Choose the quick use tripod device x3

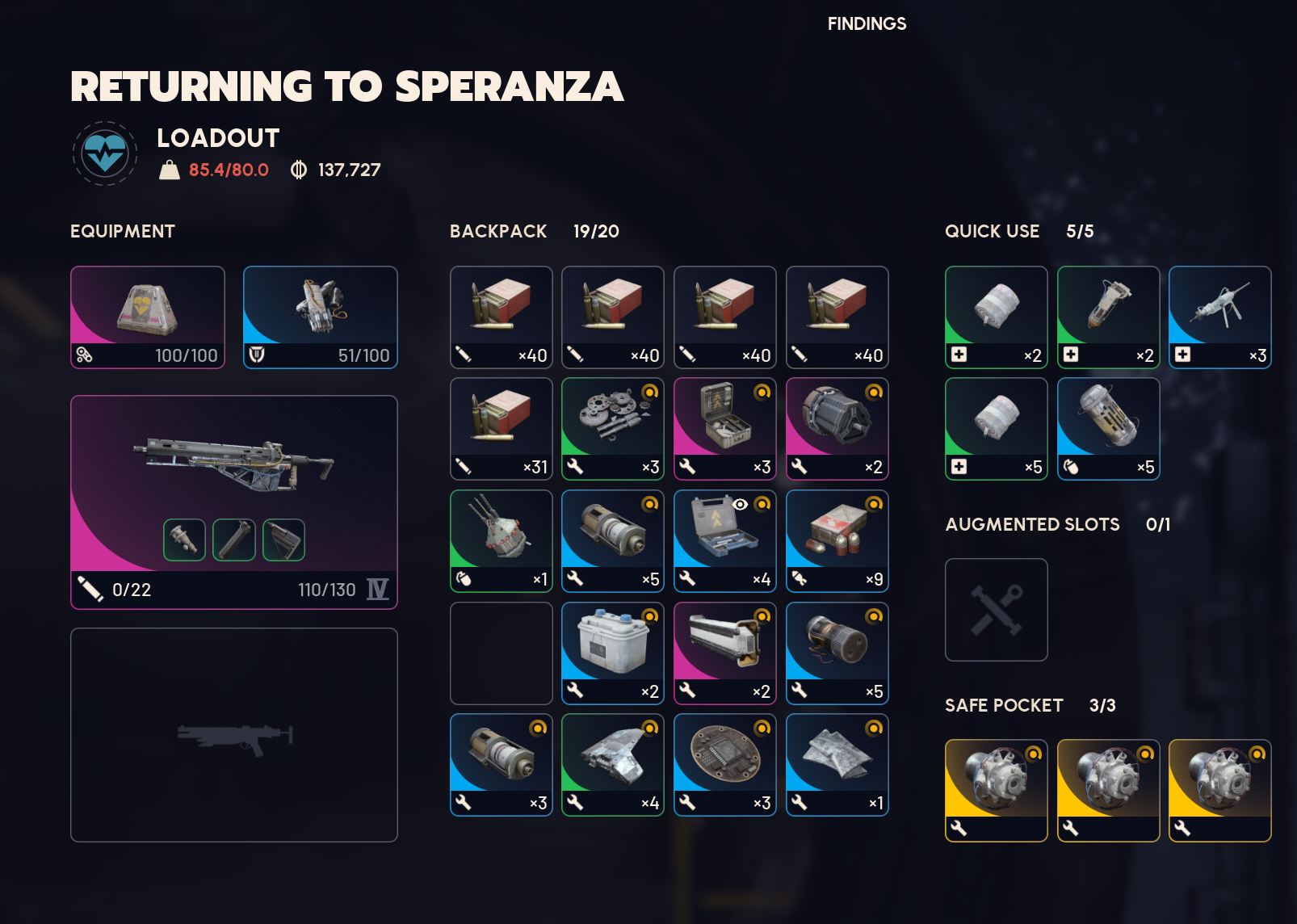click(1220, 317)
